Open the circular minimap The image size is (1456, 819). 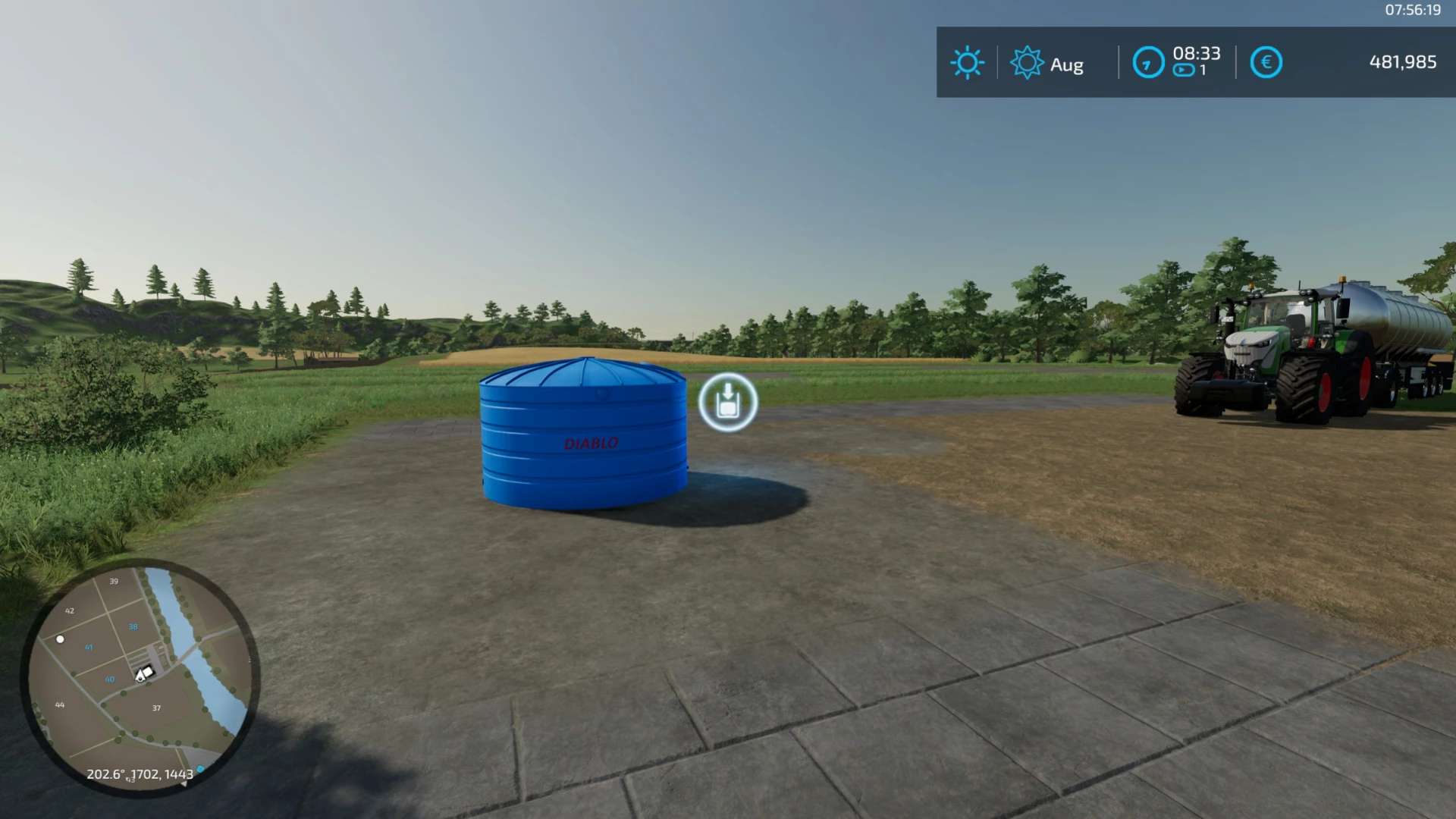(140, 677)
